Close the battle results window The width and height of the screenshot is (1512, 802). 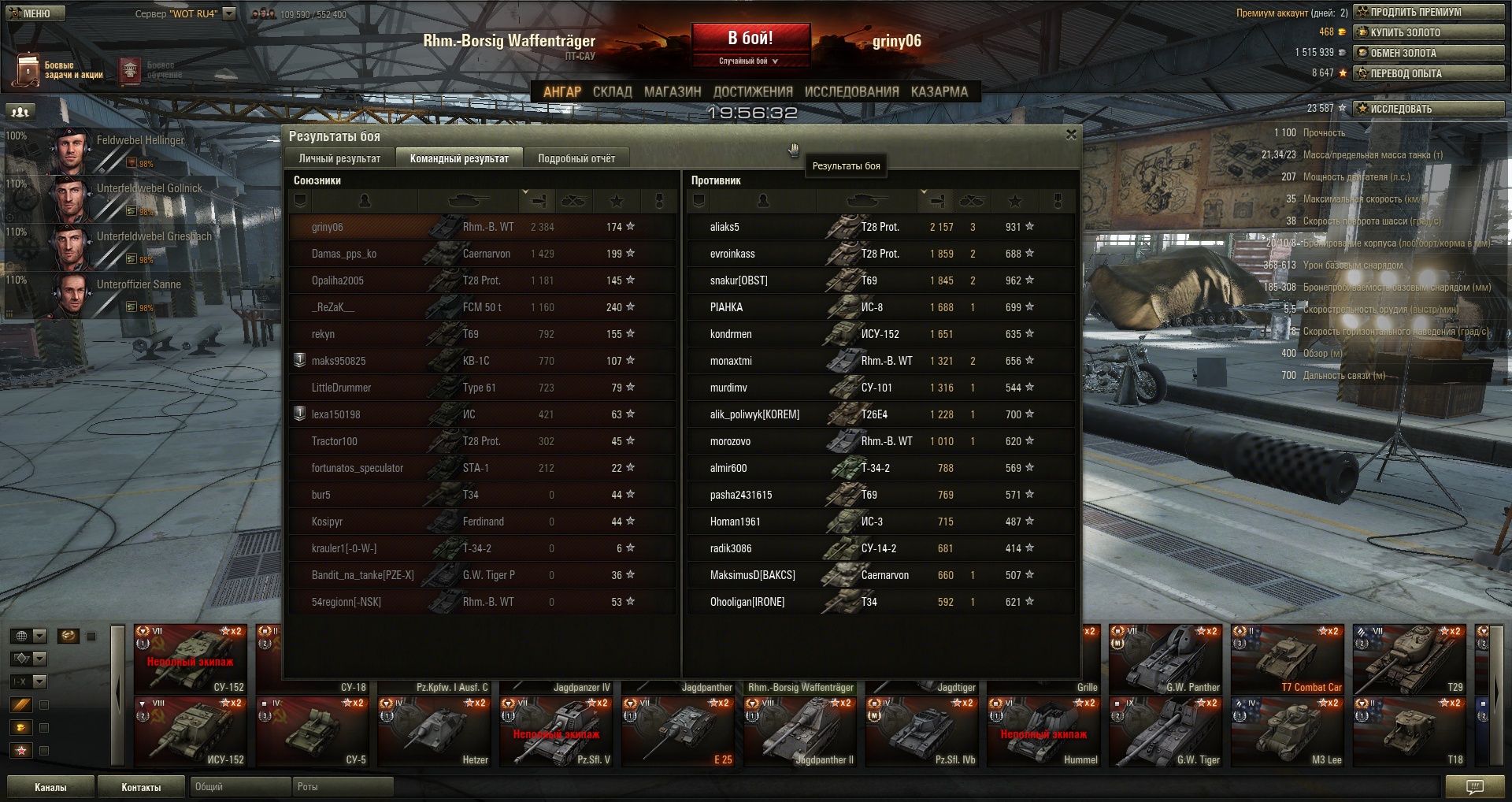tap(1071, 135)
